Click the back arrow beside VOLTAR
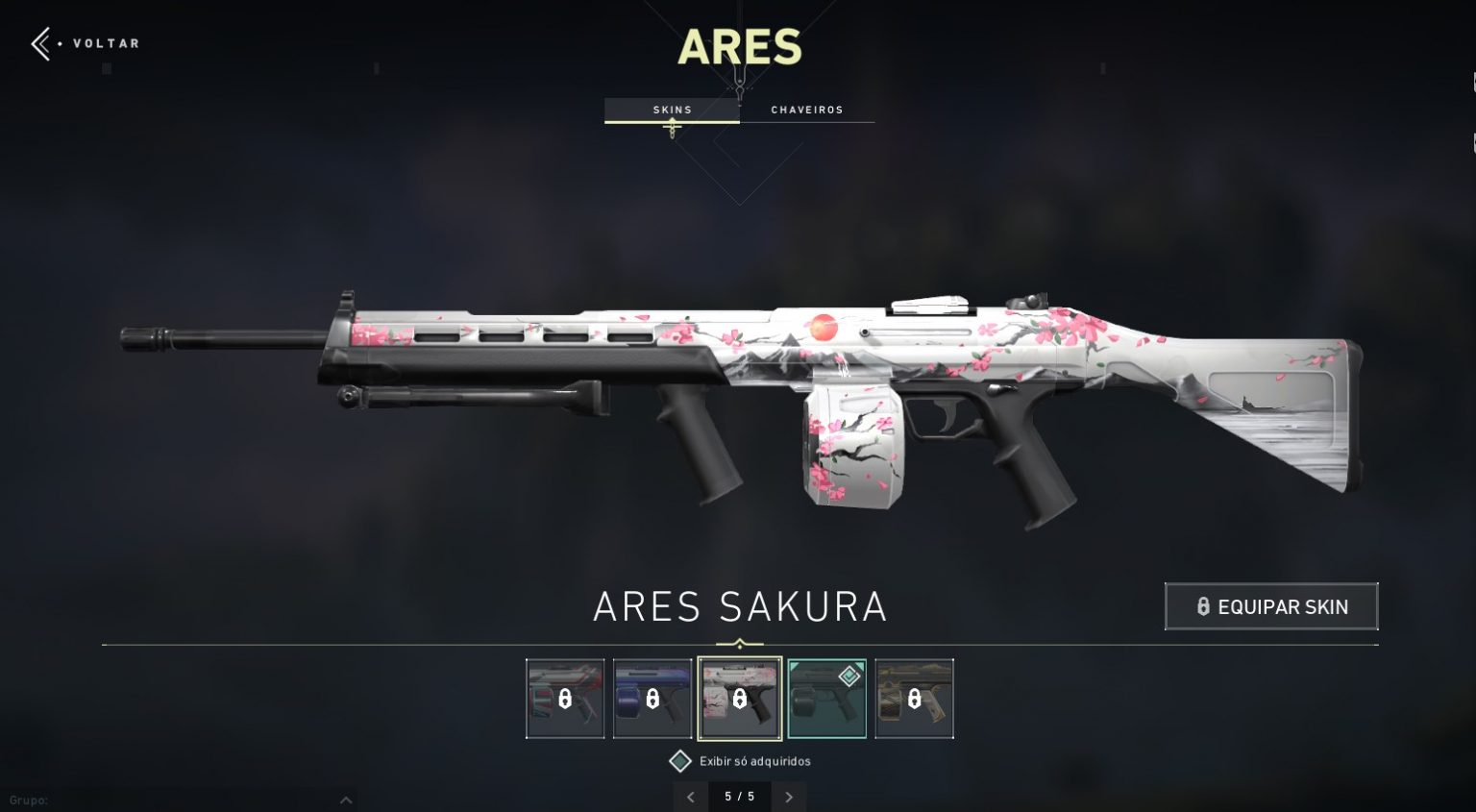 [39, 43]
